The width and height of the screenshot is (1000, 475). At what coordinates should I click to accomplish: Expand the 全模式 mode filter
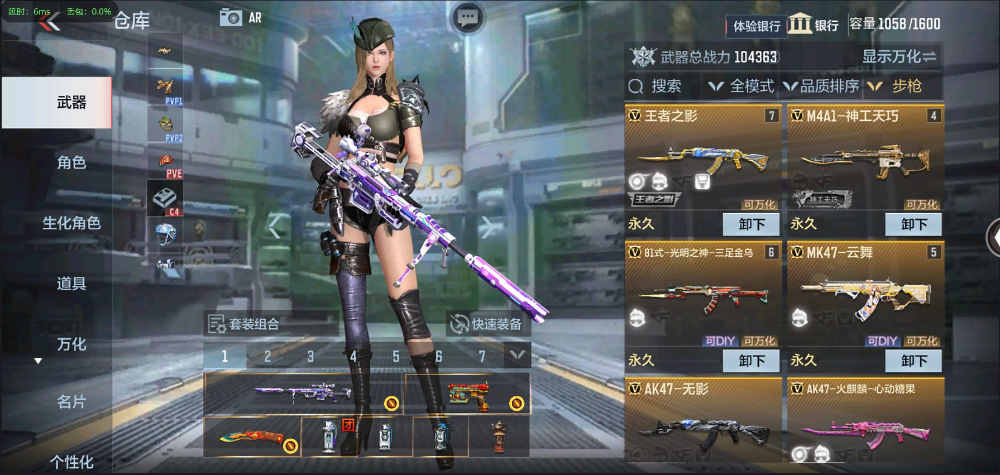(x=741, y=86)
